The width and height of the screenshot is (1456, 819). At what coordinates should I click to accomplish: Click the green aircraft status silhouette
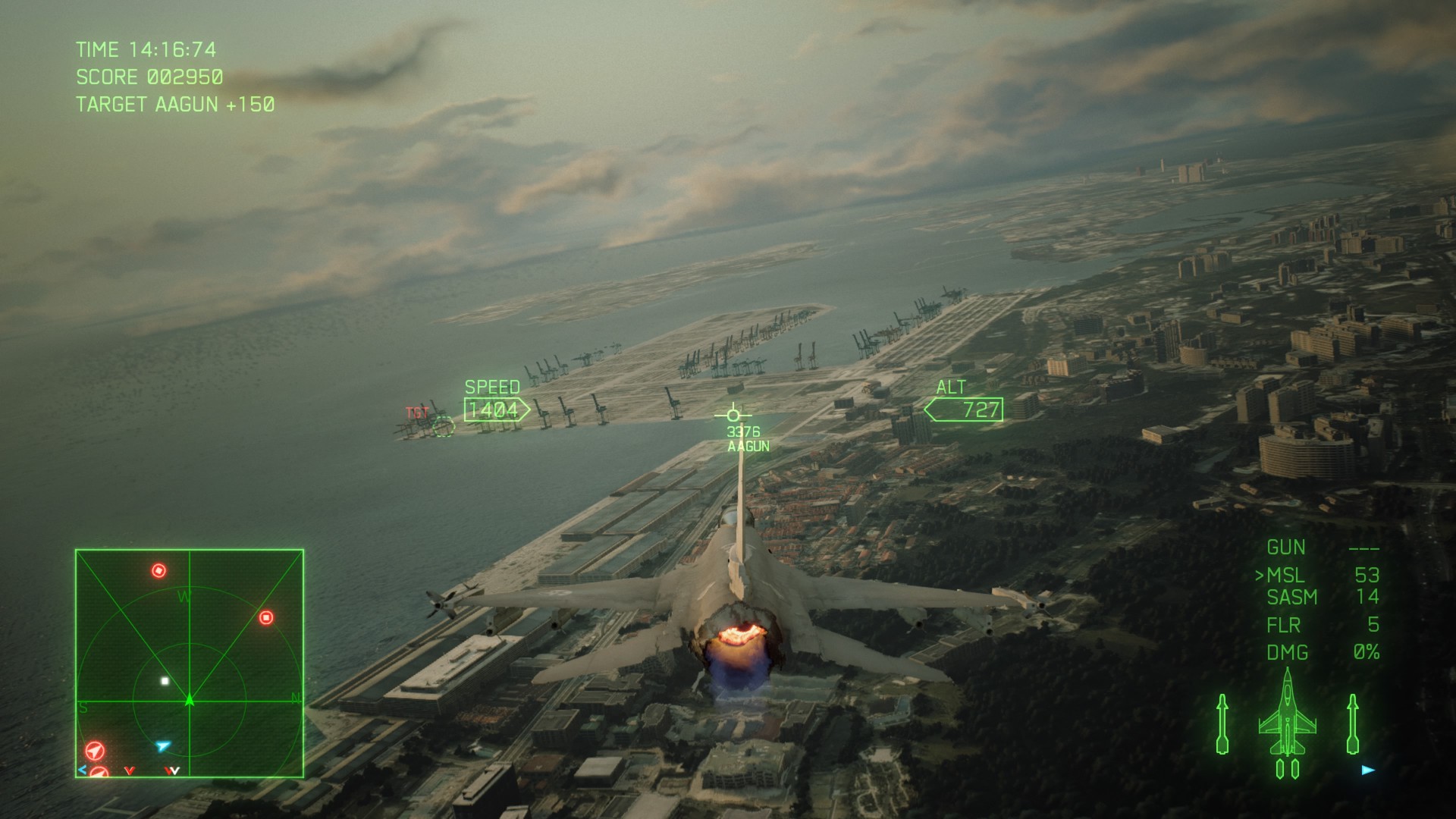(1287, 720)
